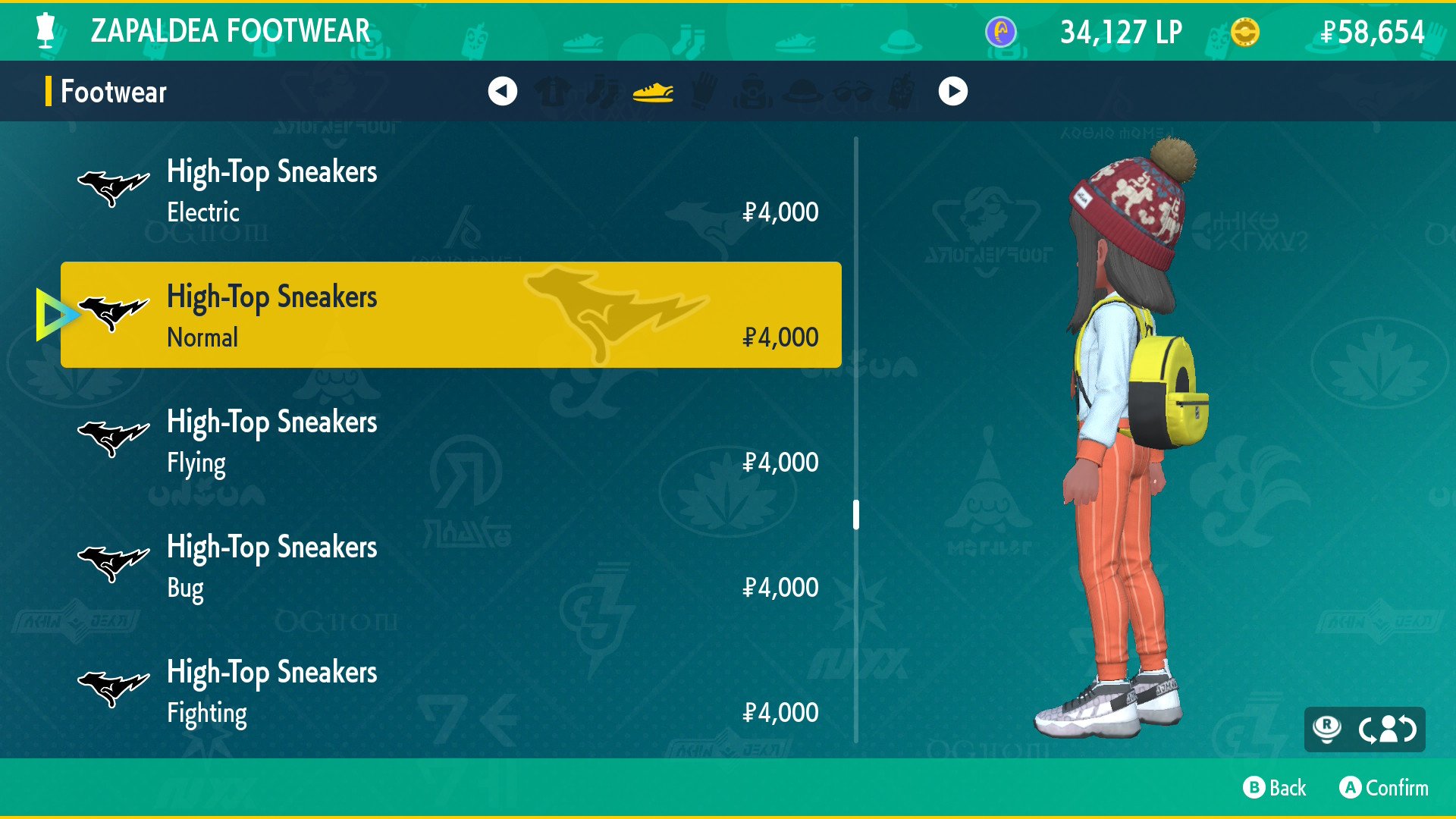
Task: Open the backpack category tab
Action: coord(753,92)
